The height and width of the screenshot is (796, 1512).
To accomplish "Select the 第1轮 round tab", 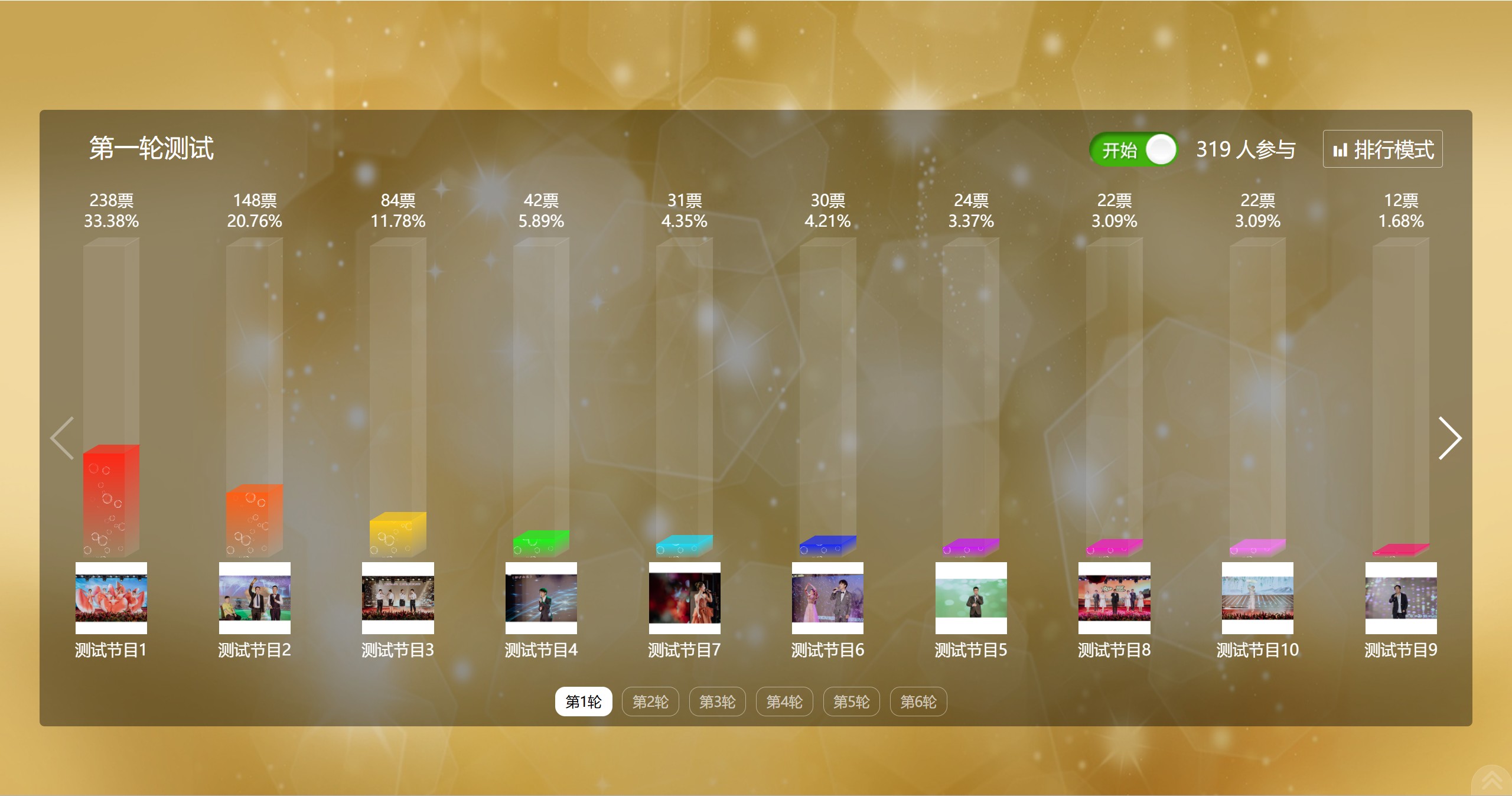I will pyautogui.click(x=583, y=702).
